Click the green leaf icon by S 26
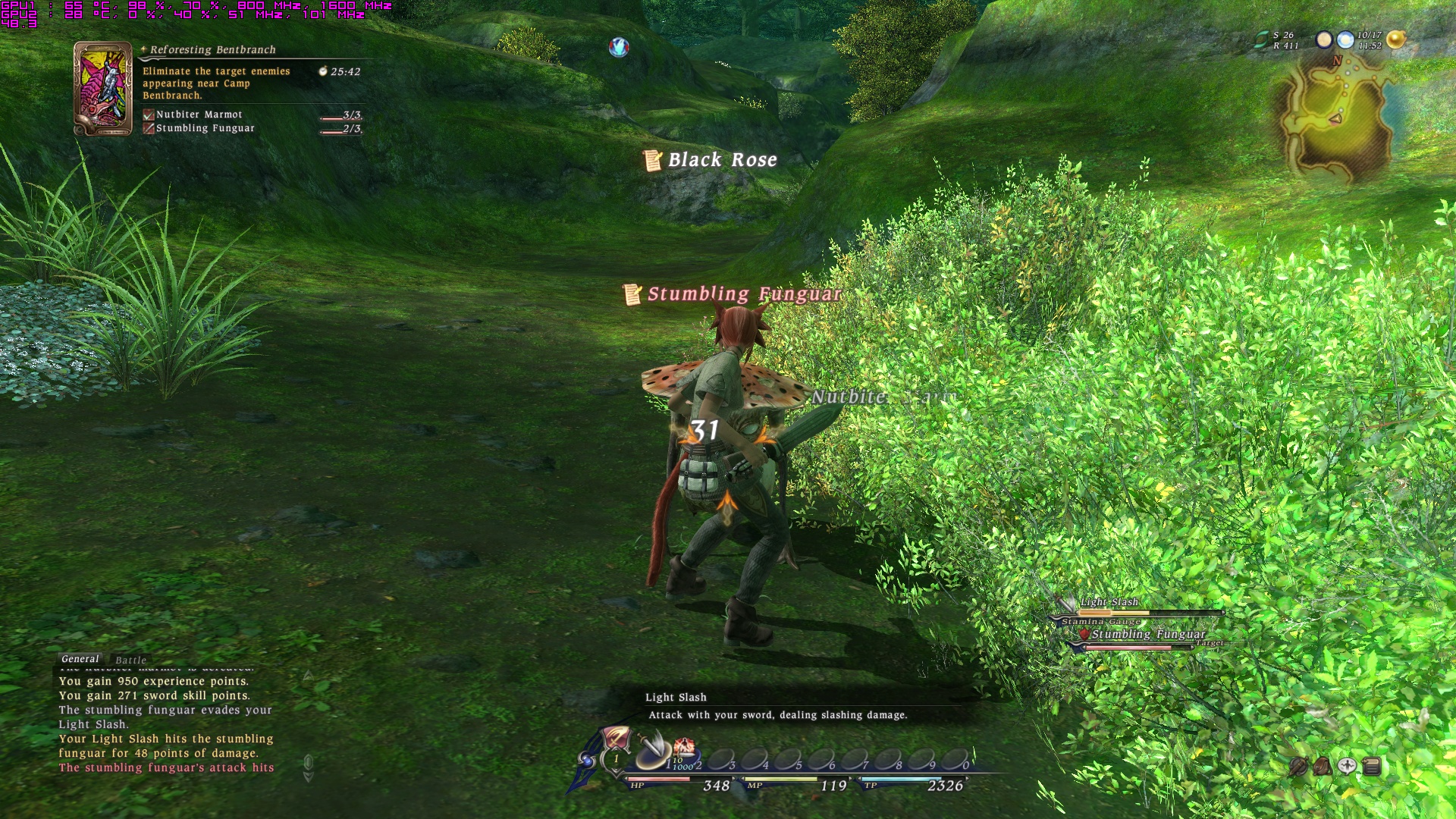This screenshot has height=819, width=1456. point(1262,39)
